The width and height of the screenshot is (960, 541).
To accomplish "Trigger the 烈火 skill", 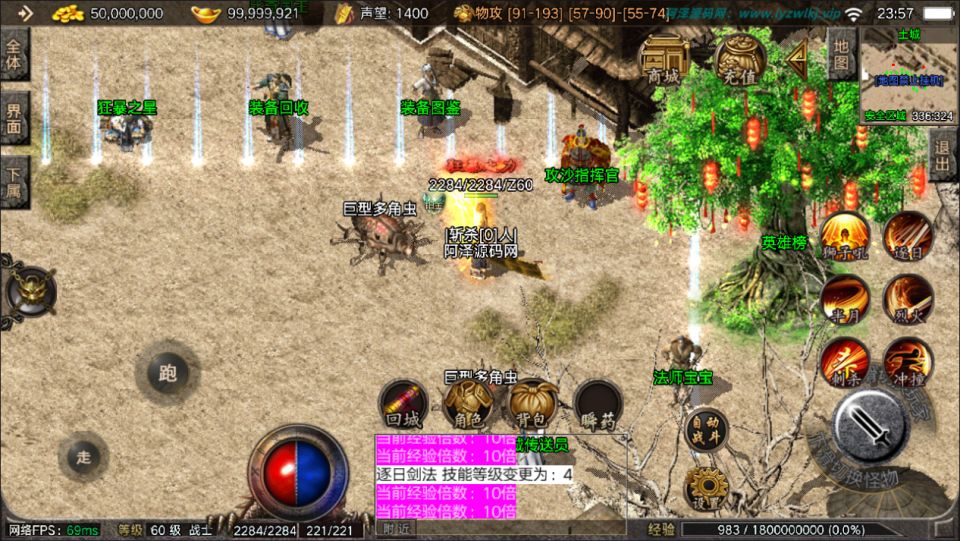I will point(908,299).
